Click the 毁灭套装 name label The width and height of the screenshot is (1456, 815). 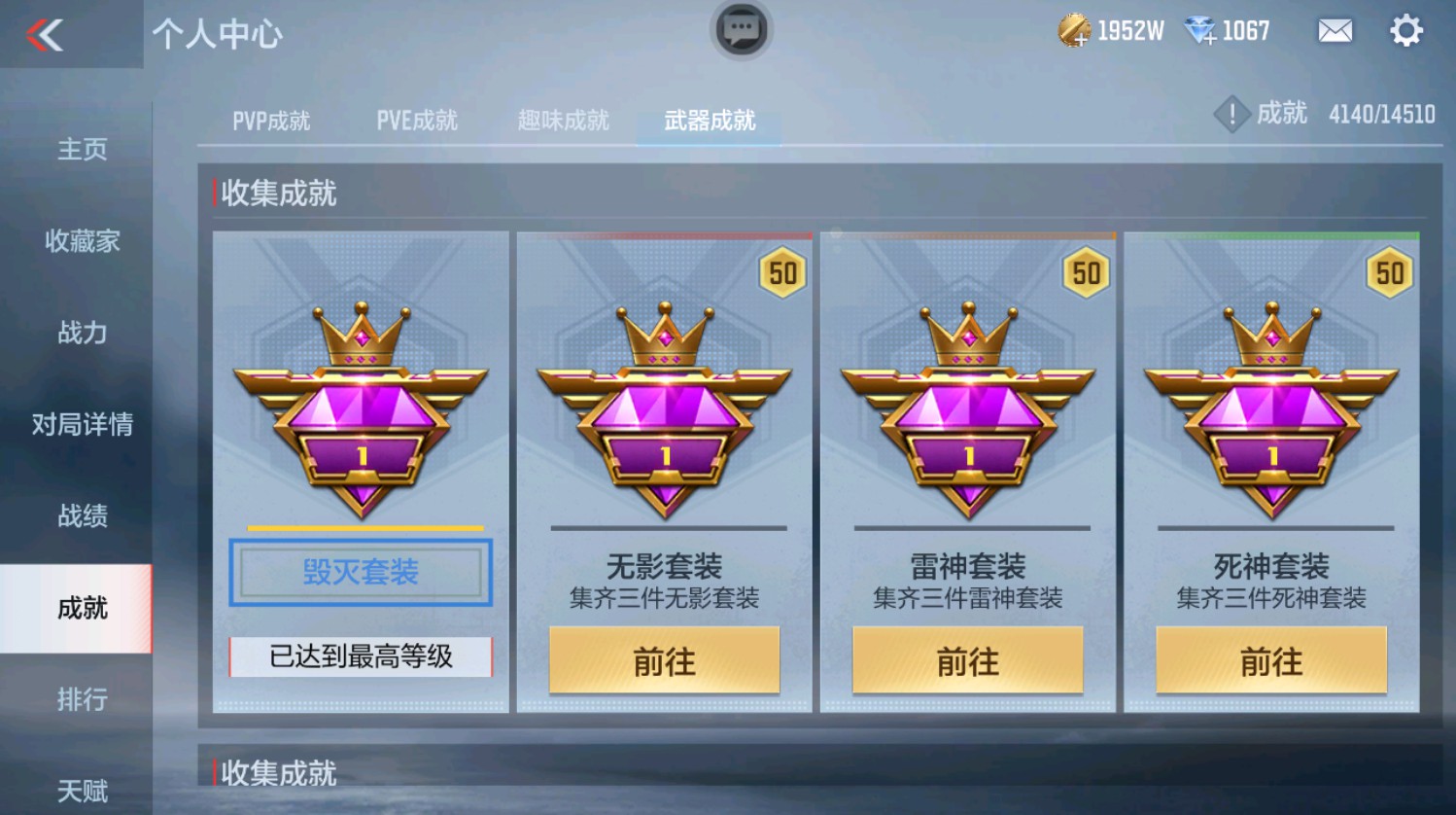coord(360,573)
